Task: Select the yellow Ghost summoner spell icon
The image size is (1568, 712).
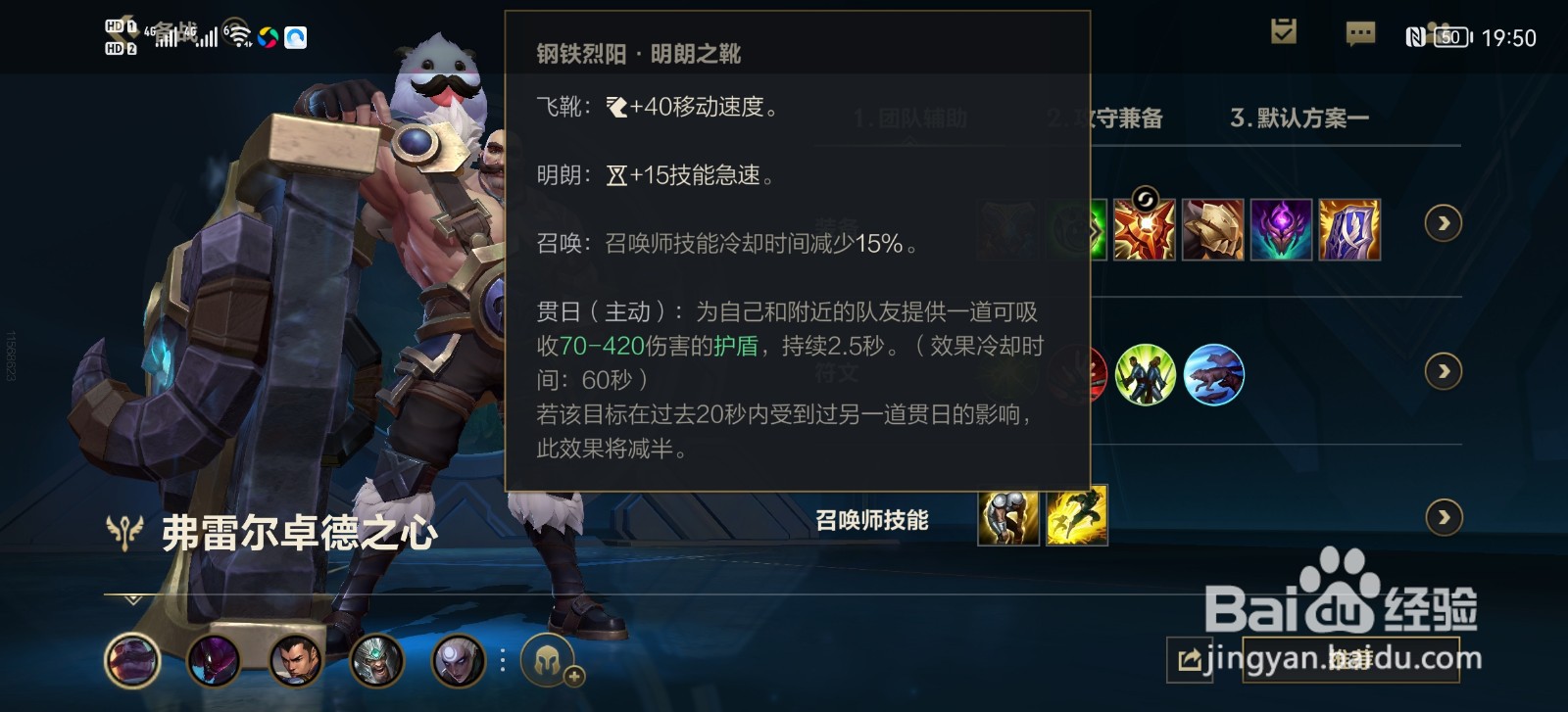Action: 1078,517
